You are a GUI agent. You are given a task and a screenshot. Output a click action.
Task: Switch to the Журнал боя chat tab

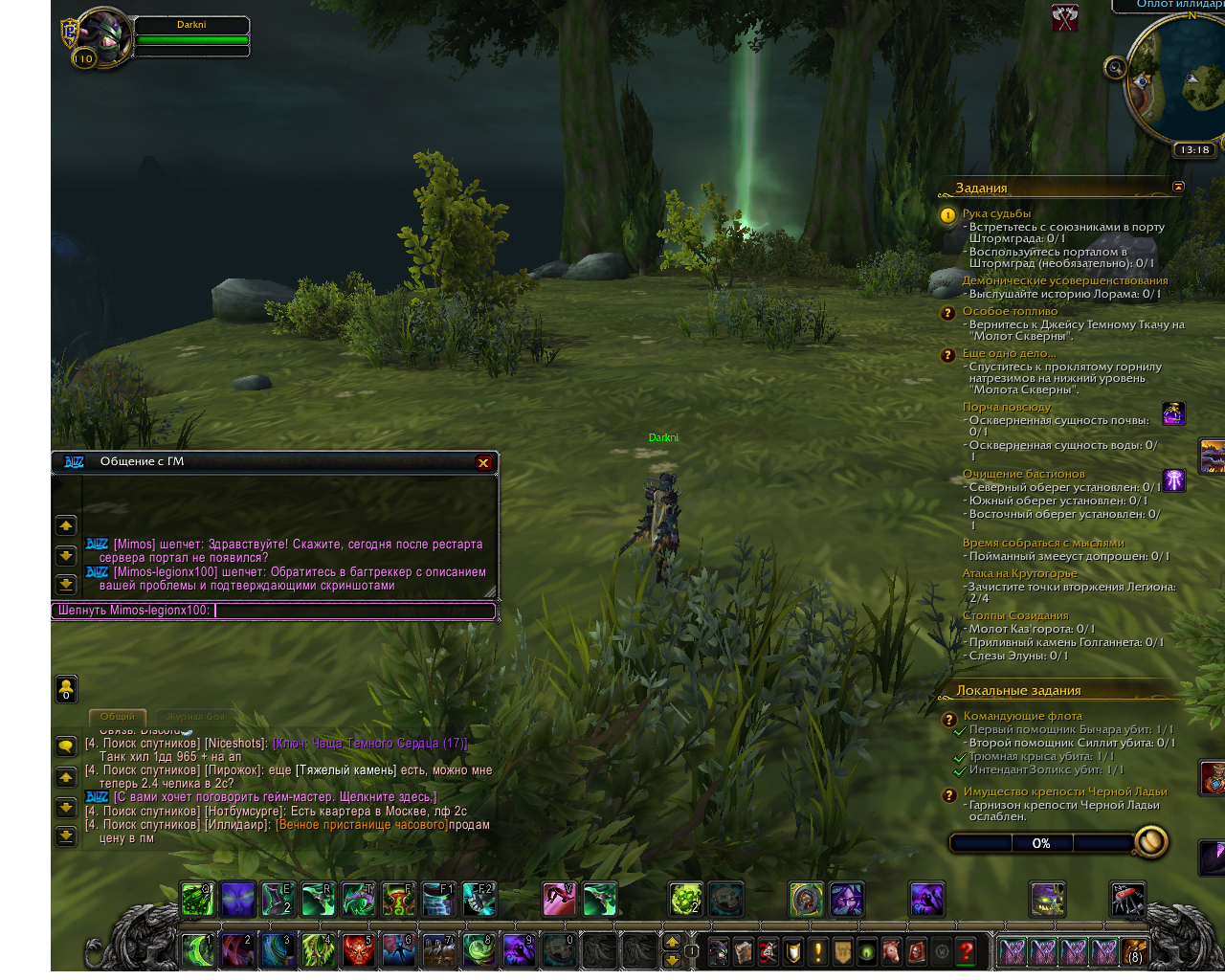pos(195,717)
